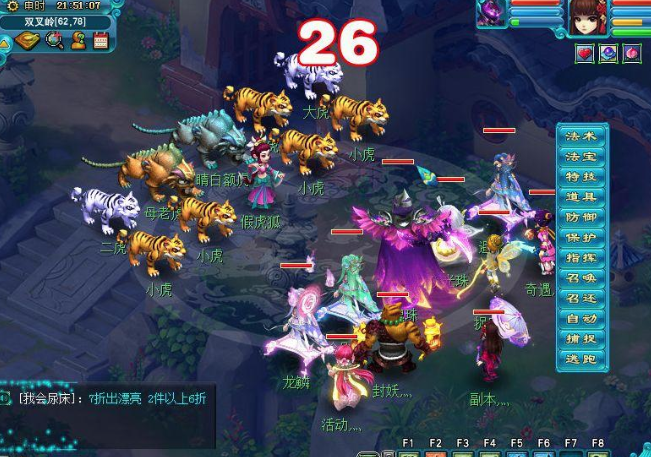Select the 保护 protect command
Viewport: 651px width, 457px height.
click(x=581, y=238)
